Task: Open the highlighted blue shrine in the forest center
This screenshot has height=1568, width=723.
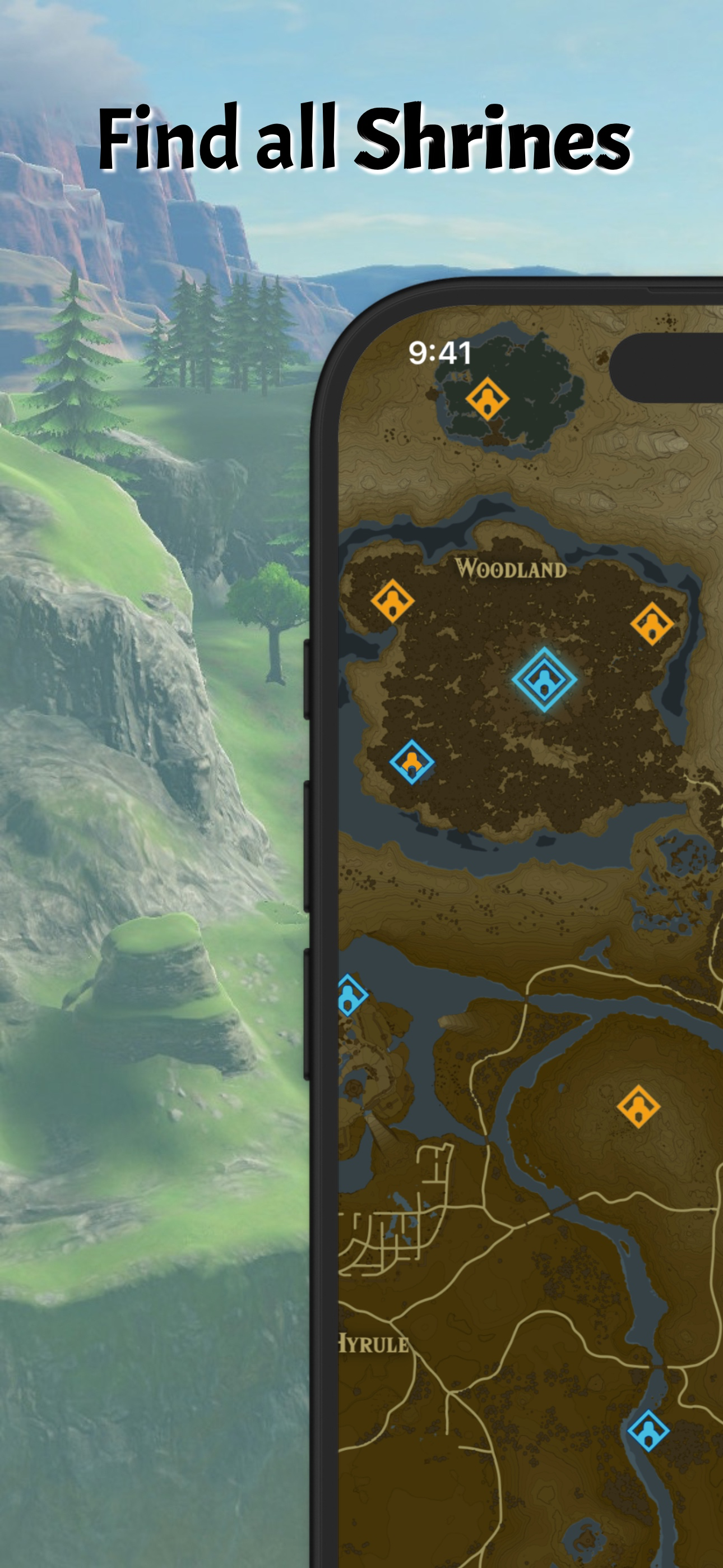Action: point(544,680)
